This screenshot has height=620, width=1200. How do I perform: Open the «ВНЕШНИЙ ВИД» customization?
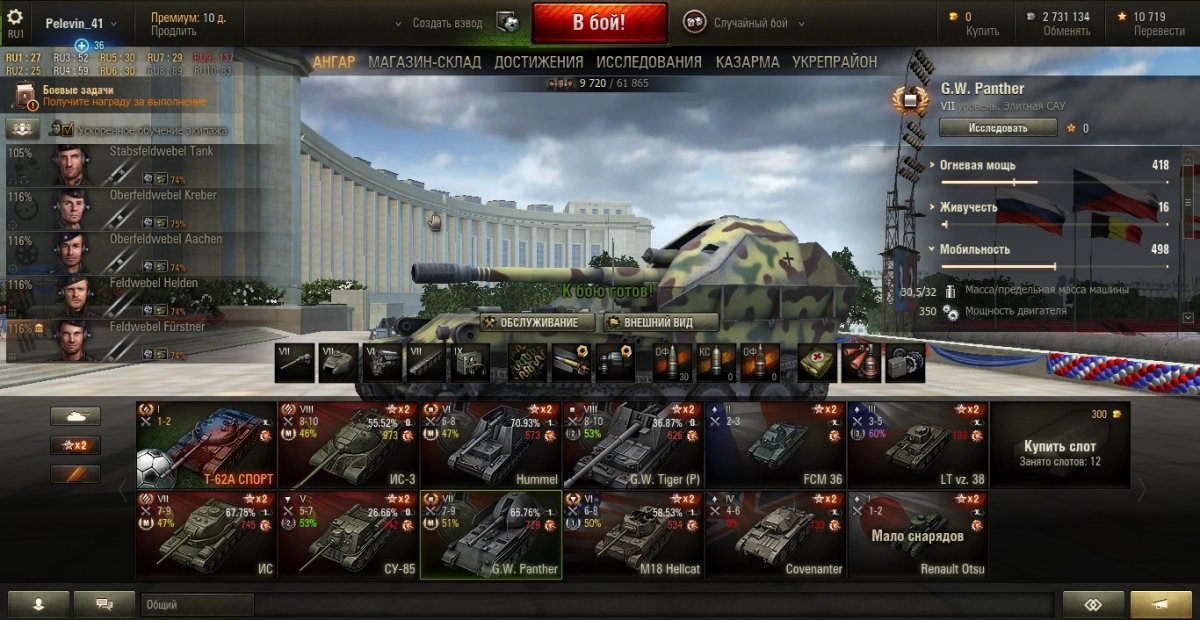click(661, 322)
